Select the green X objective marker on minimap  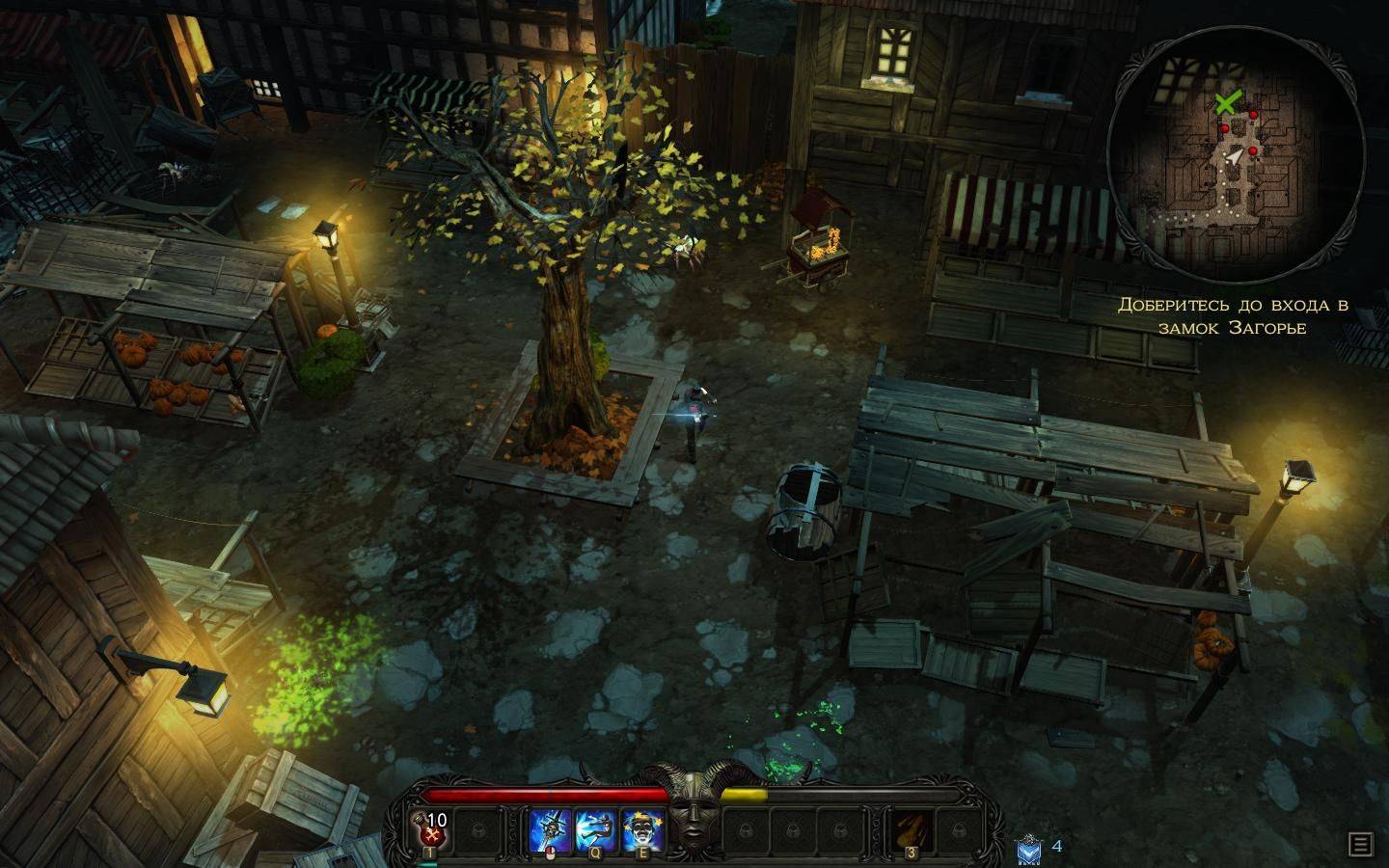coord(1226,102)
